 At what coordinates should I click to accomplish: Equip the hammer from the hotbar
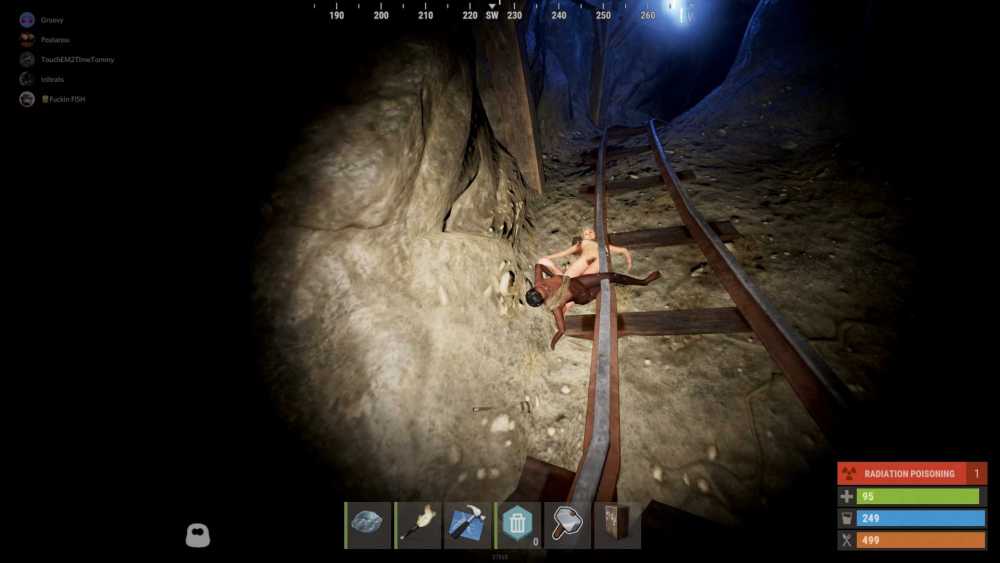(x=567, y=525)
